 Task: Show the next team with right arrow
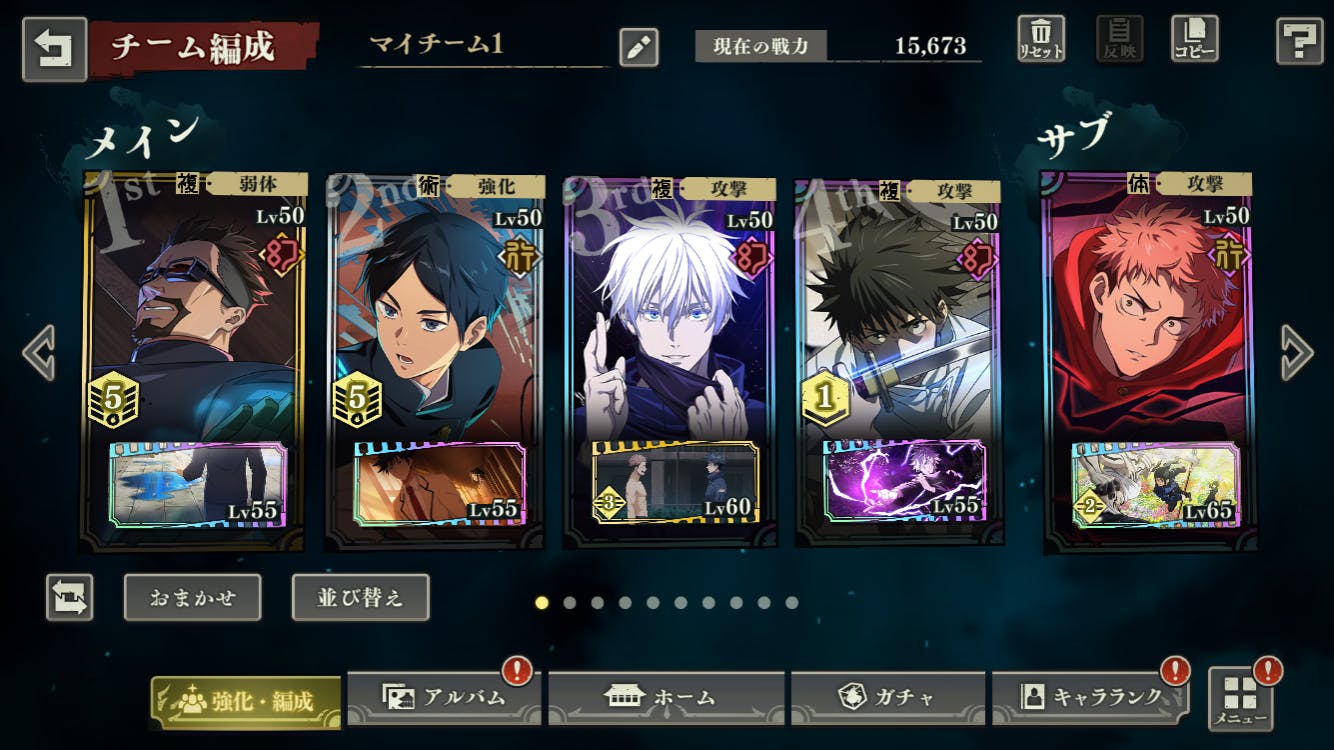[x=1295, y=352]
